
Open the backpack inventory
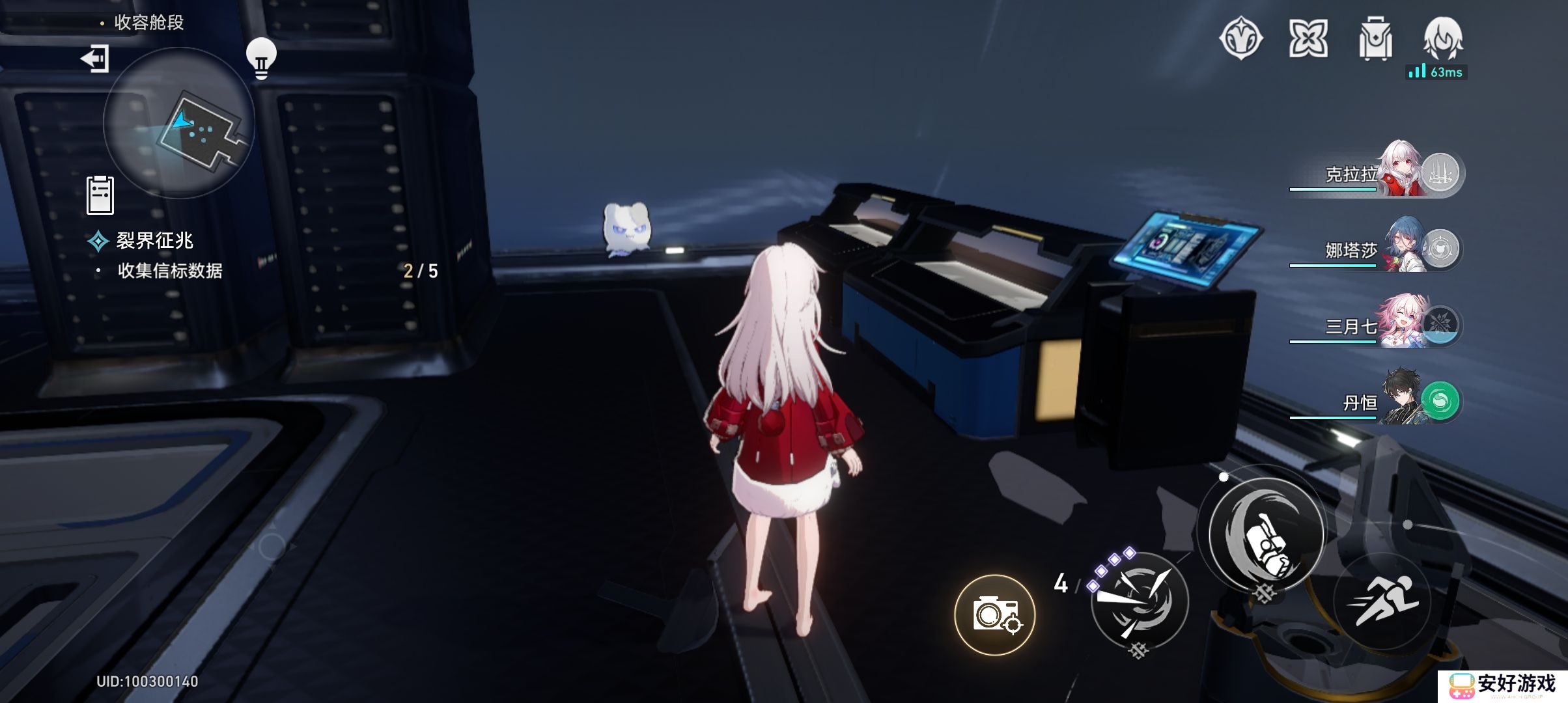click(x=1375, y=39)
